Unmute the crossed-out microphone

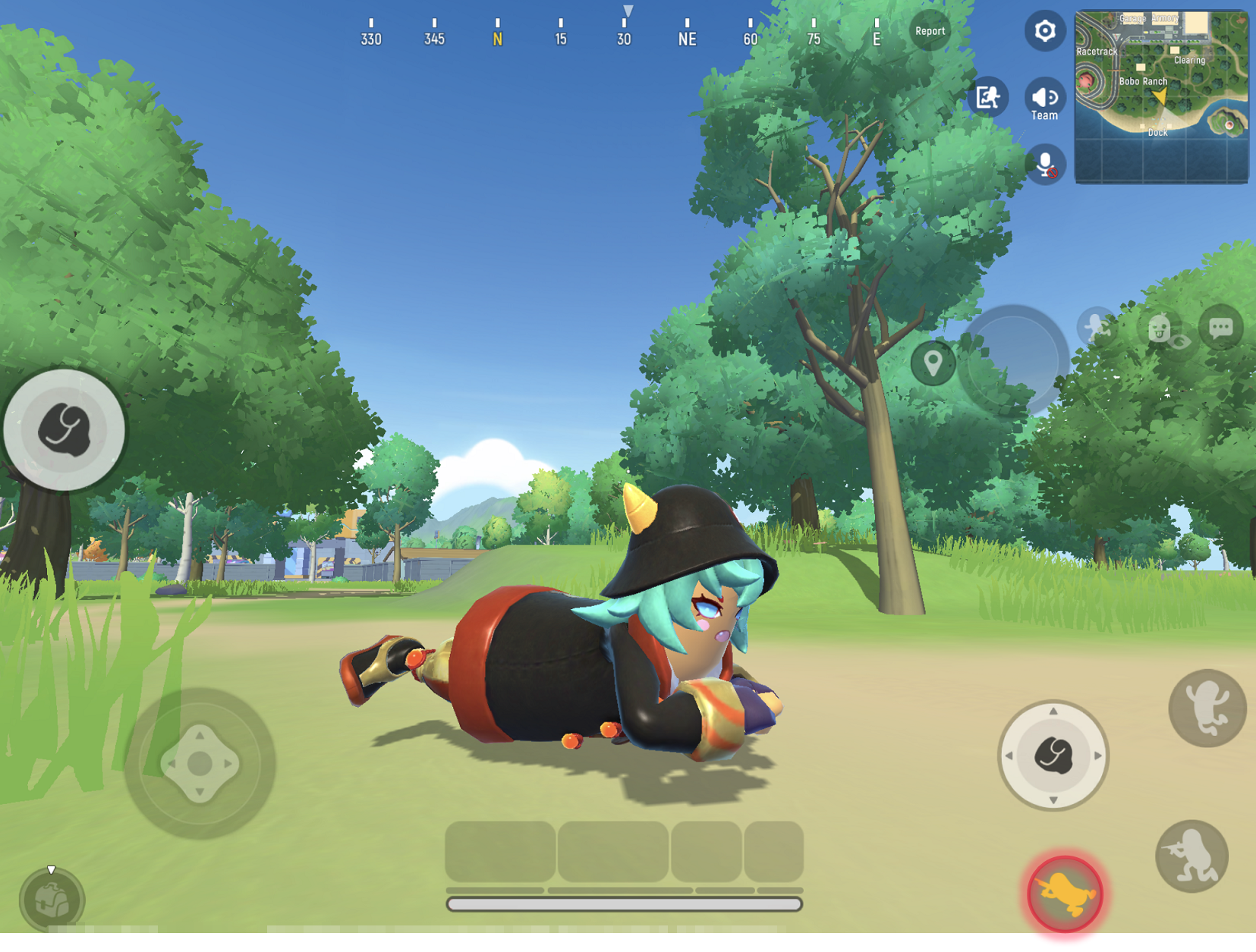tap(1045, 163)
